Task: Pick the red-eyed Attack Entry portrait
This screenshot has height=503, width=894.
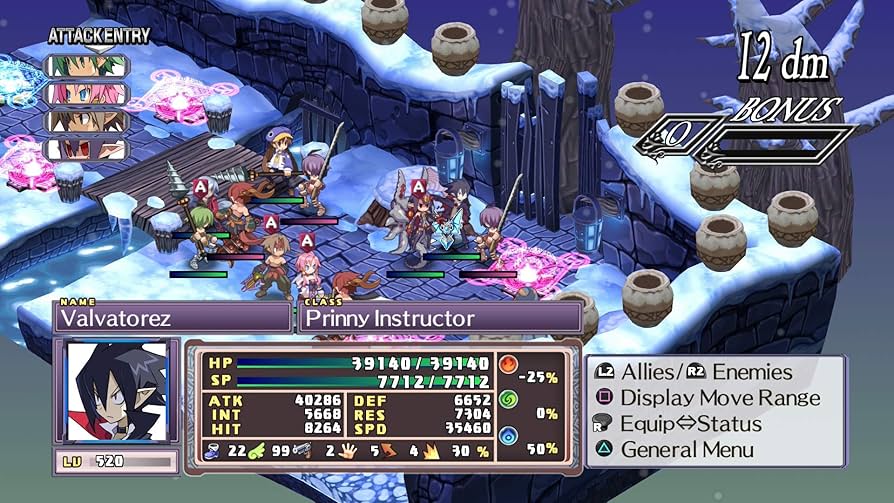Action: tap(85, 148)
